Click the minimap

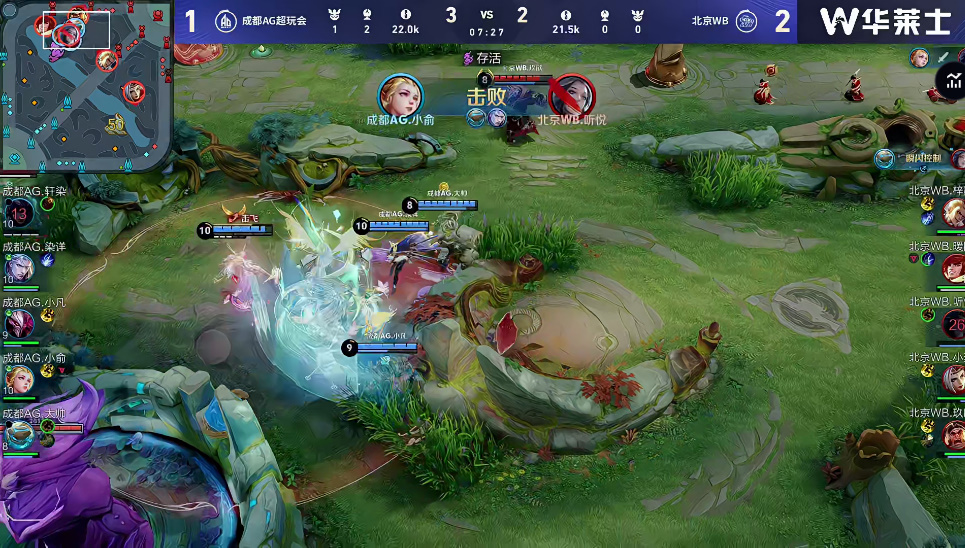(86, 86)
